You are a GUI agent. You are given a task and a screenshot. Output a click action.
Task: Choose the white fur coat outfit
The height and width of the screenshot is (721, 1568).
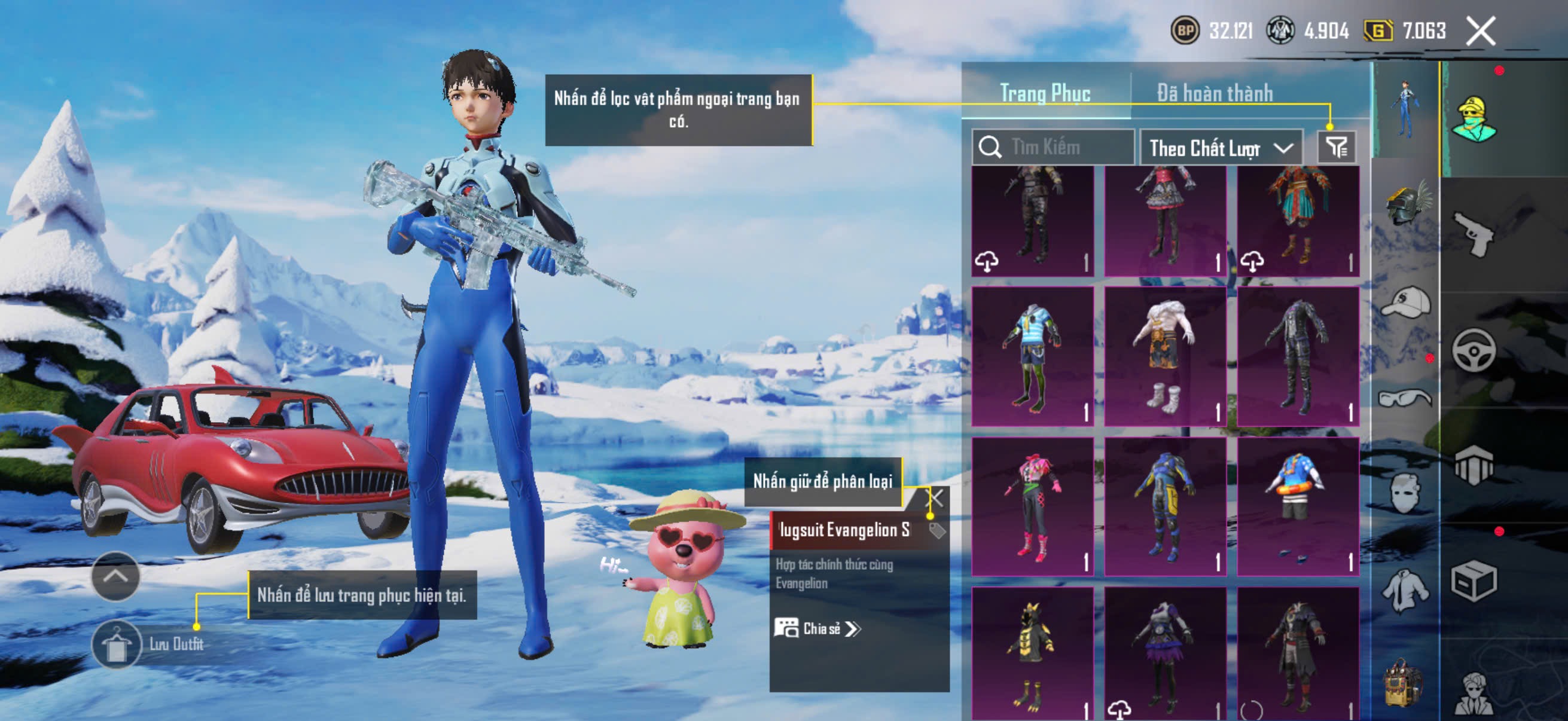point(1164,356)
